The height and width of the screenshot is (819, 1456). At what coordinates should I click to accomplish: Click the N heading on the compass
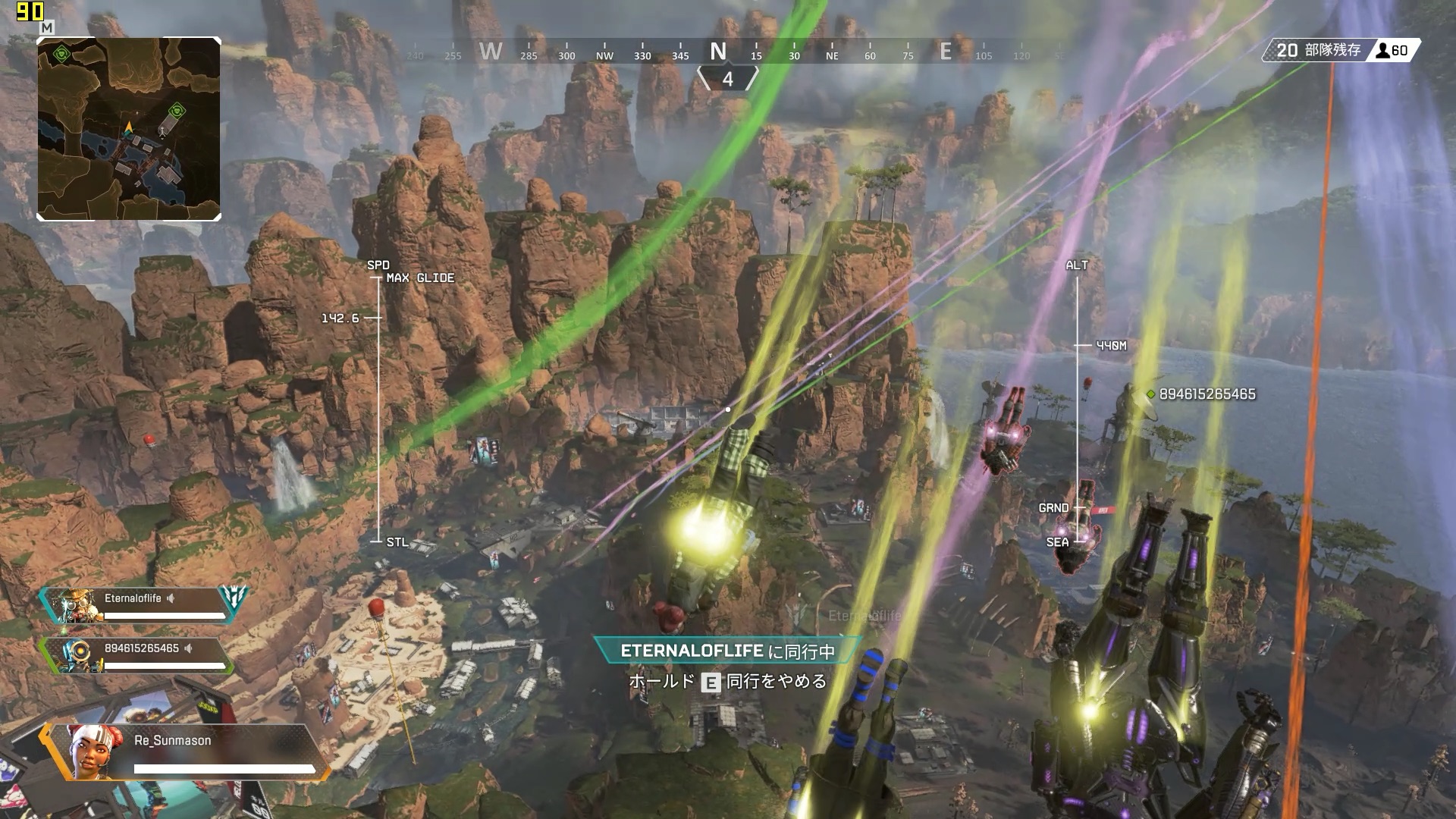(x=717, y=52)
